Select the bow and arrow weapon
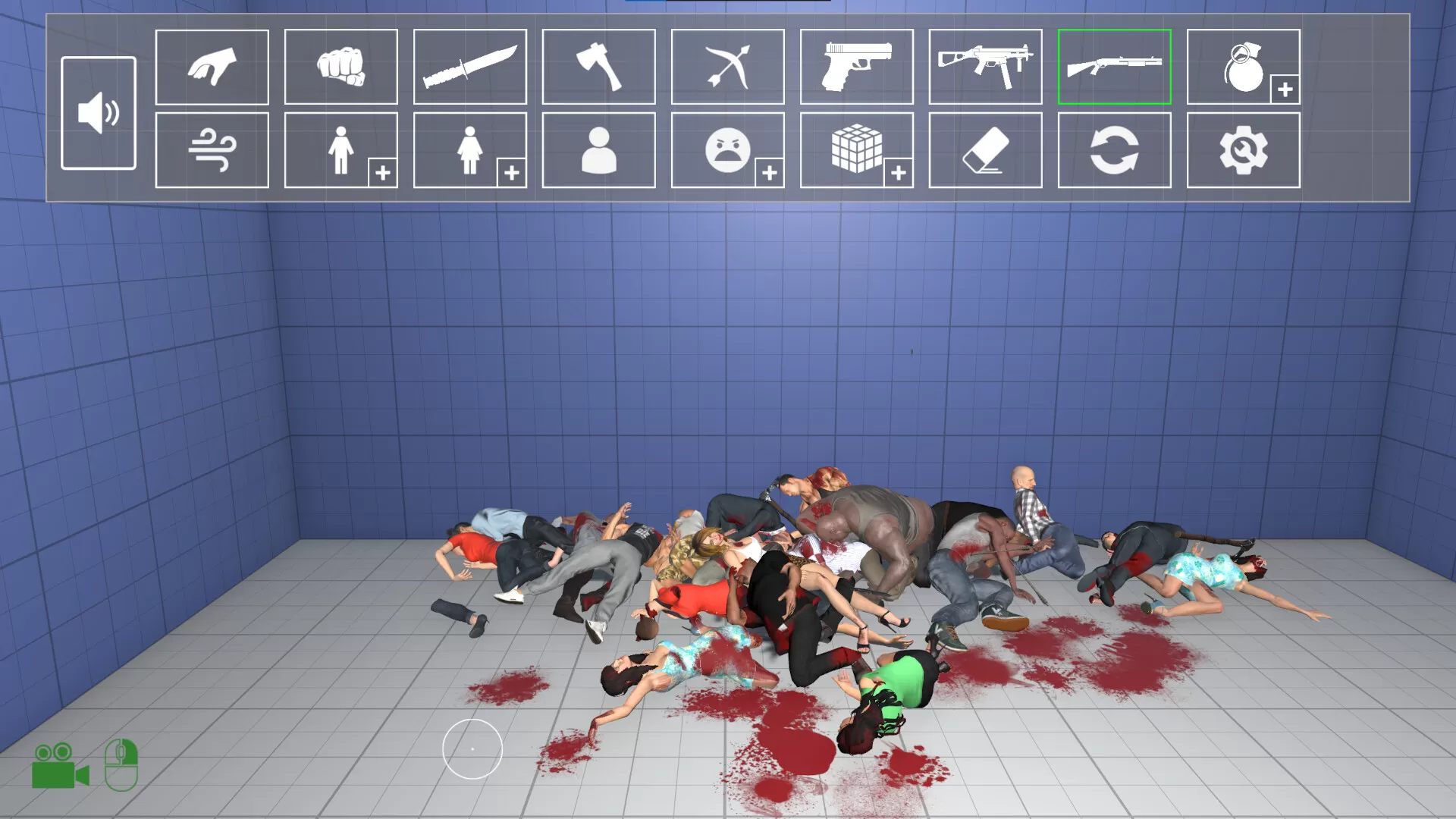 [x=727, y=66]
